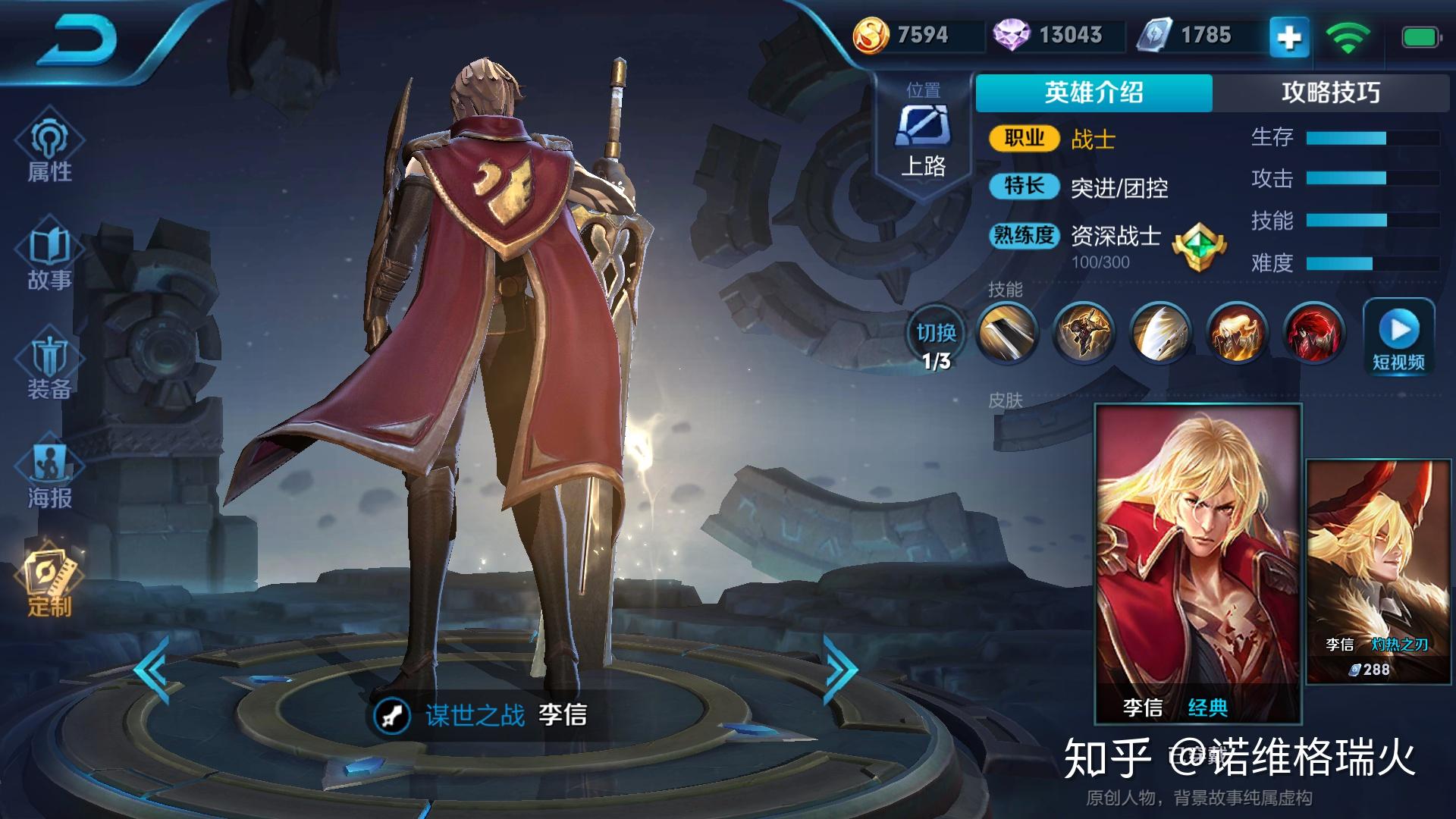
Task: Select the second skill icon with armored warrior
Action: (1084, 334)
